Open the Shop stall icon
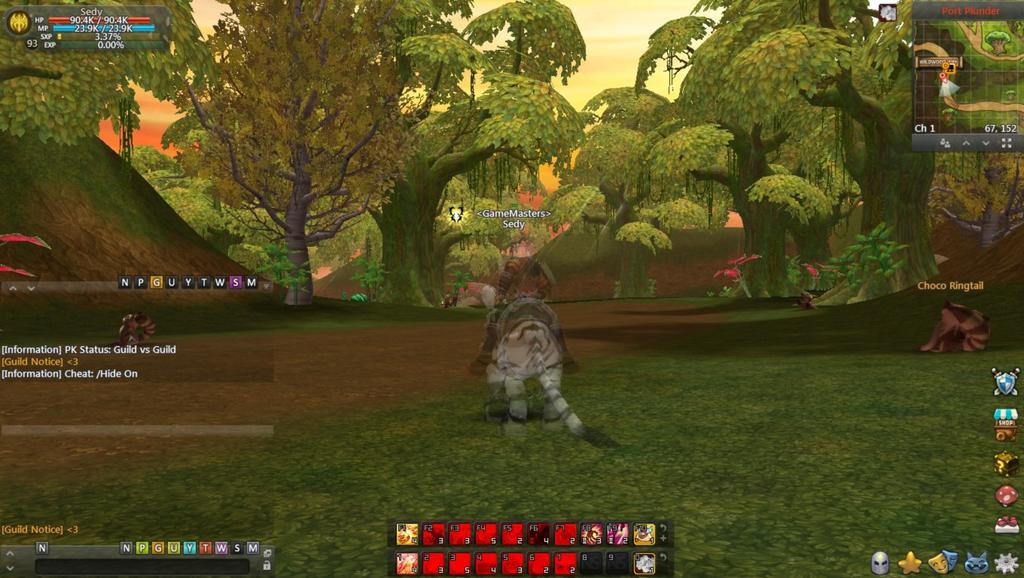Image resolution: width=1024 pixels, height=578 pixels. (1005, 423)
